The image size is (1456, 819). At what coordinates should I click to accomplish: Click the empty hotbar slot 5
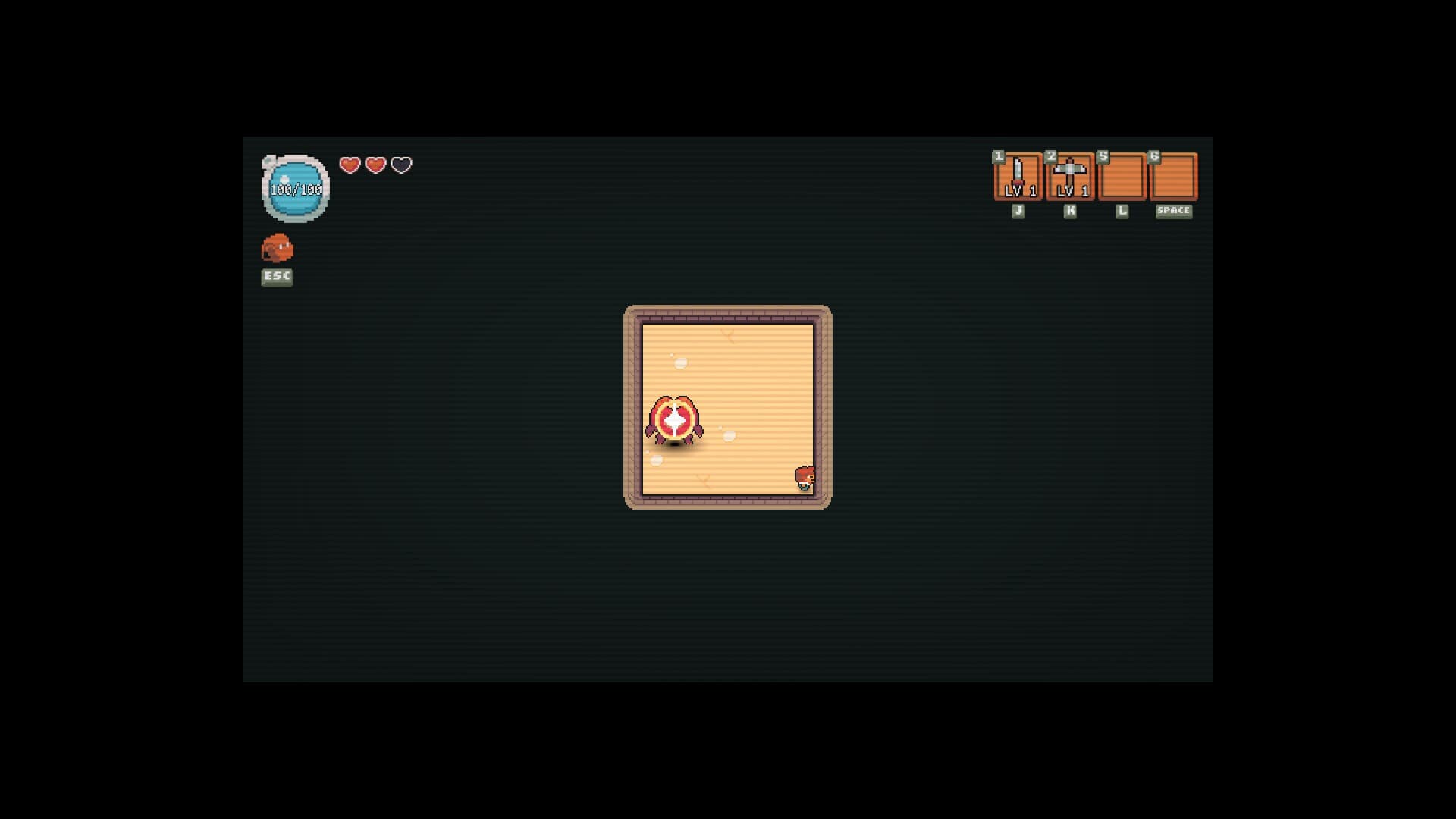(1122, 177)
